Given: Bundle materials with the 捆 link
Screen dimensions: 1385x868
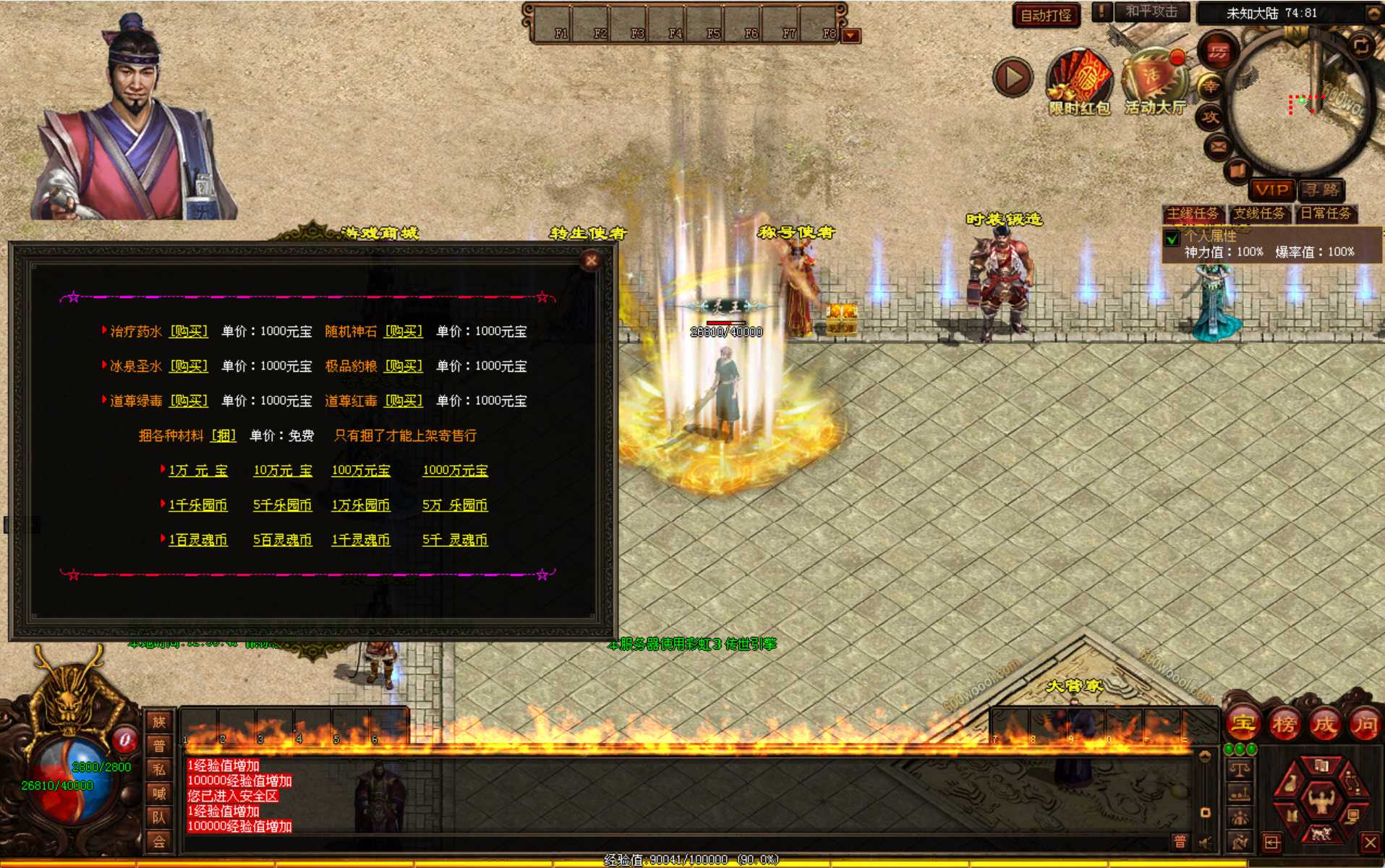Looking at the screenshot, I should coord(223,435).
